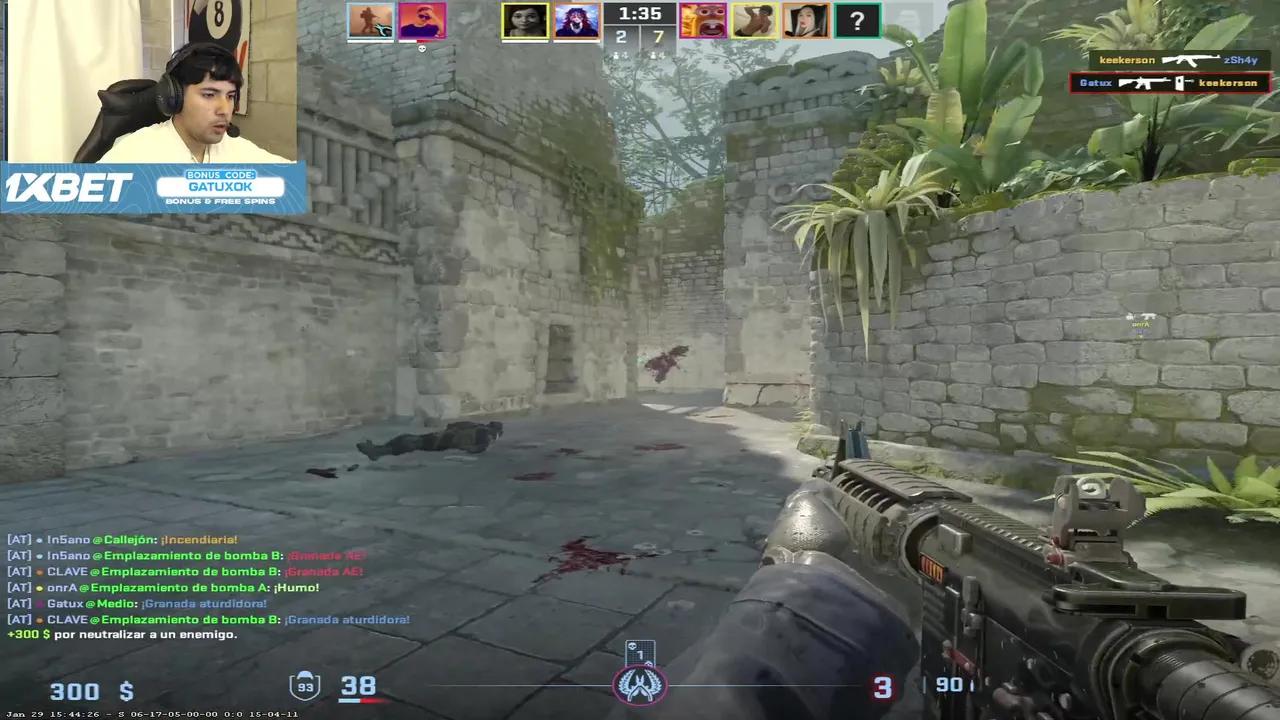Click the GATUXOK bonus code banner
1280x720 pixels.
pos(220,186)
